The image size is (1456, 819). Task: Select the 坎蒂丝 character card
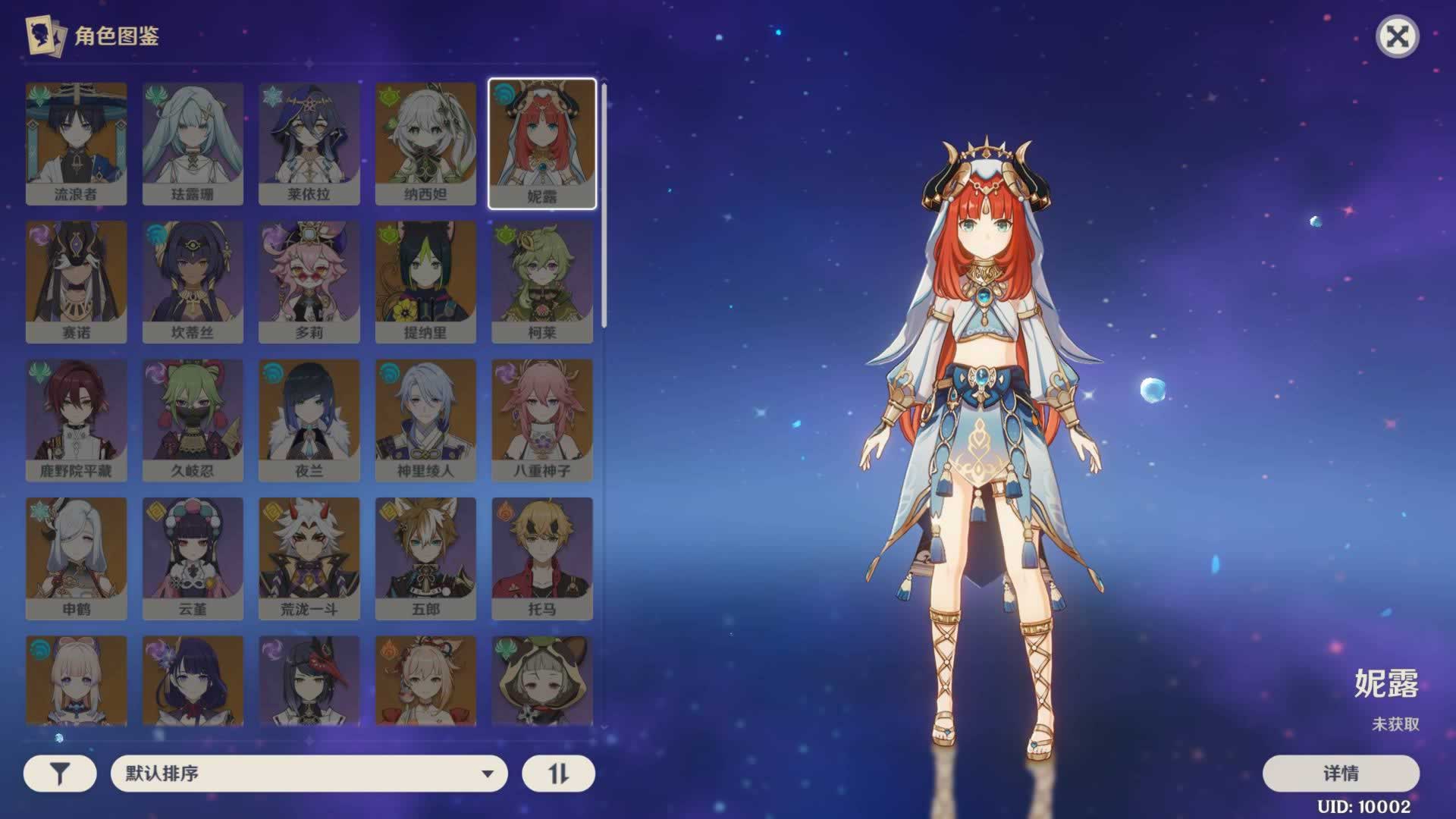click(x=193, y=281)
